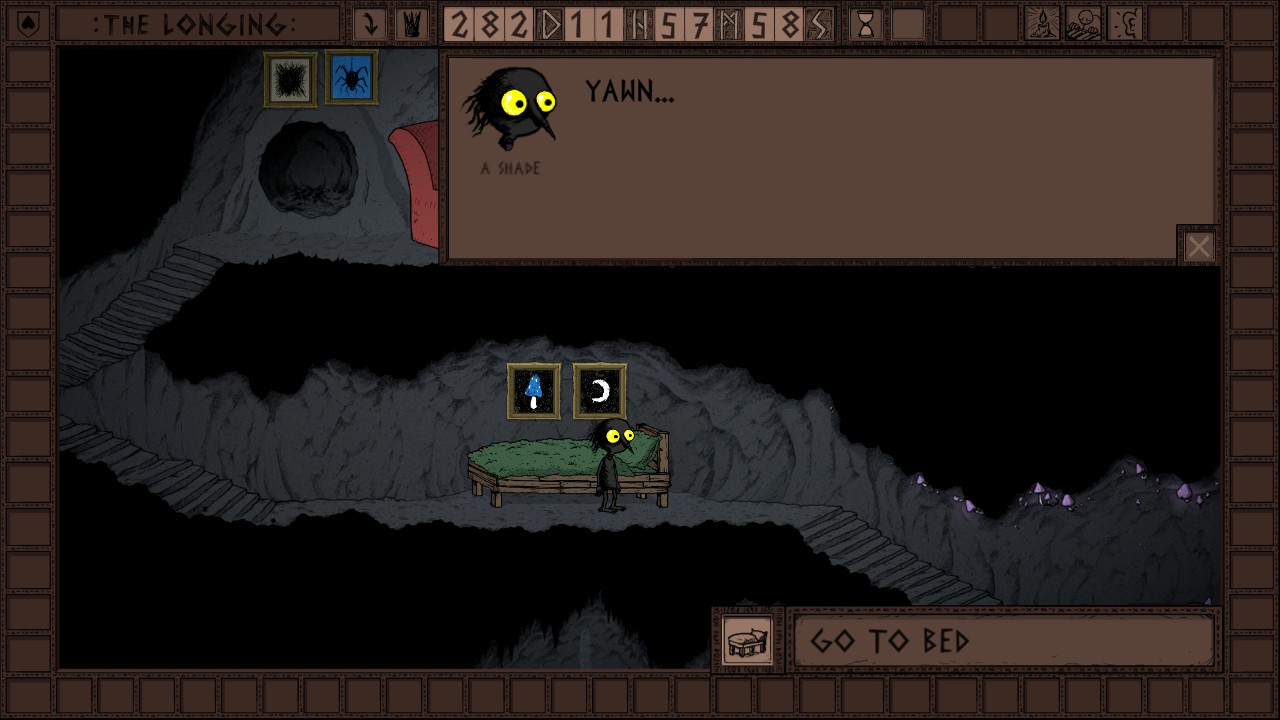Choose the Go to Bed text option

point(1003,640)
